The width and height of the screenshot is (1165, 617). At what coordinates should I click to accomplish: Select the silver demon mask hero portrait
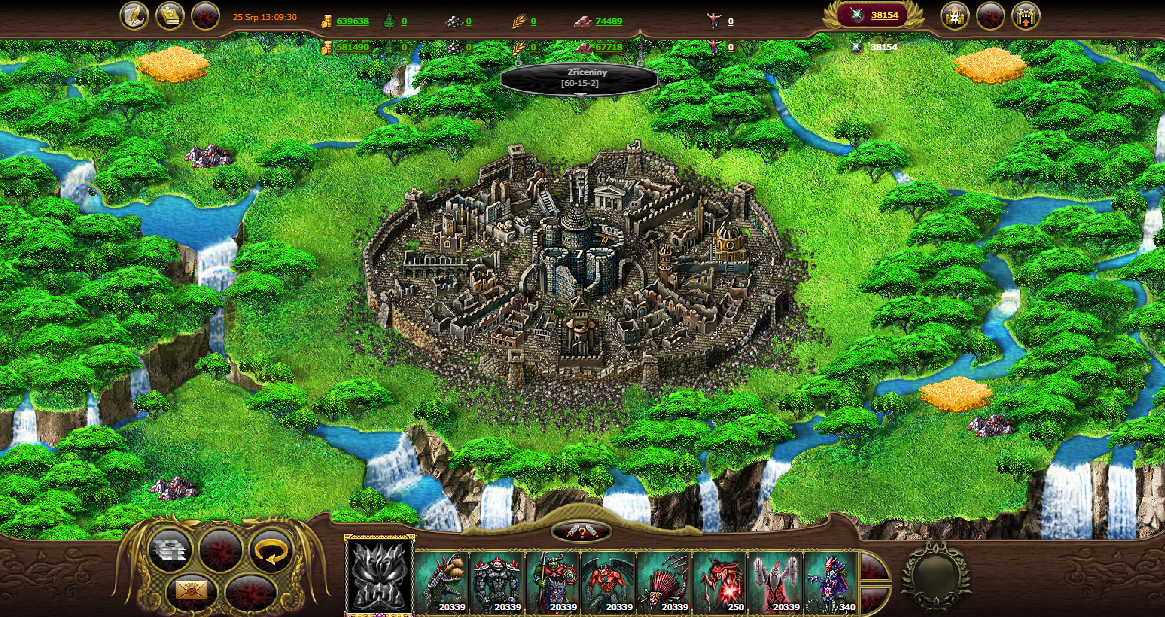[x=379, y=577]
